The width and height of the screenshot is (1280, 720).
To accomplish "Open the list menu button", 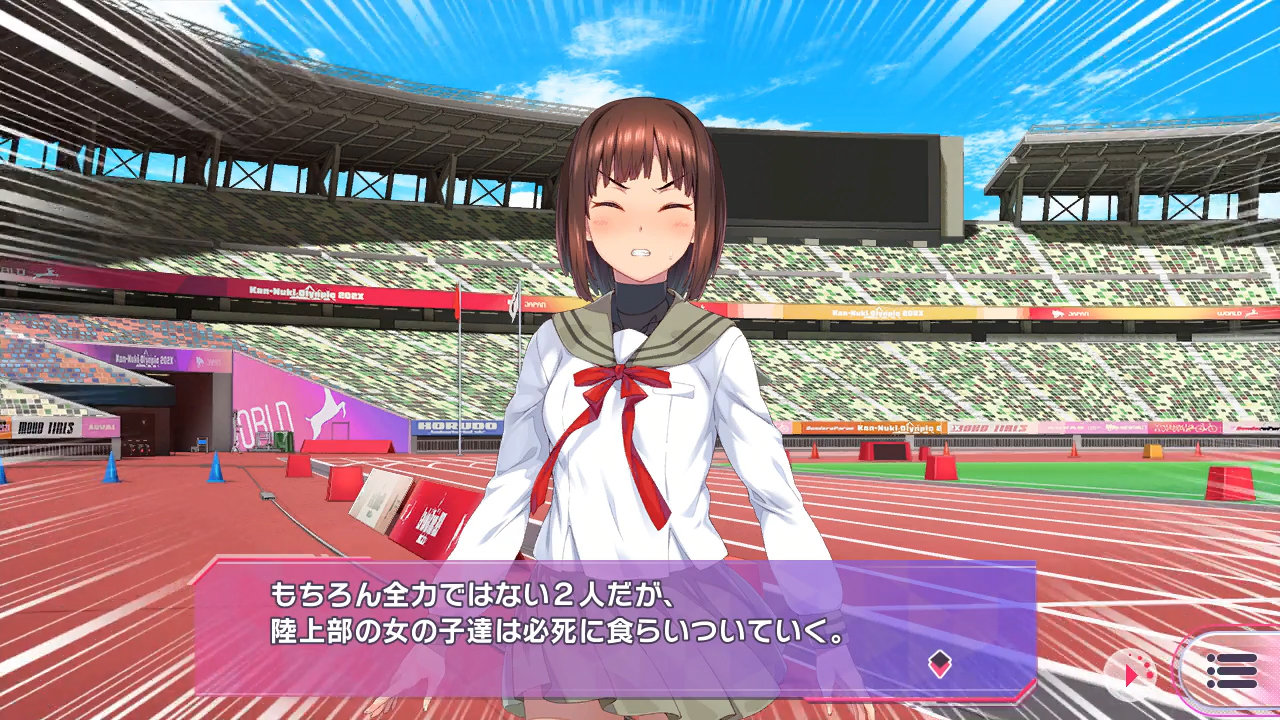I will click(1231, 671).
